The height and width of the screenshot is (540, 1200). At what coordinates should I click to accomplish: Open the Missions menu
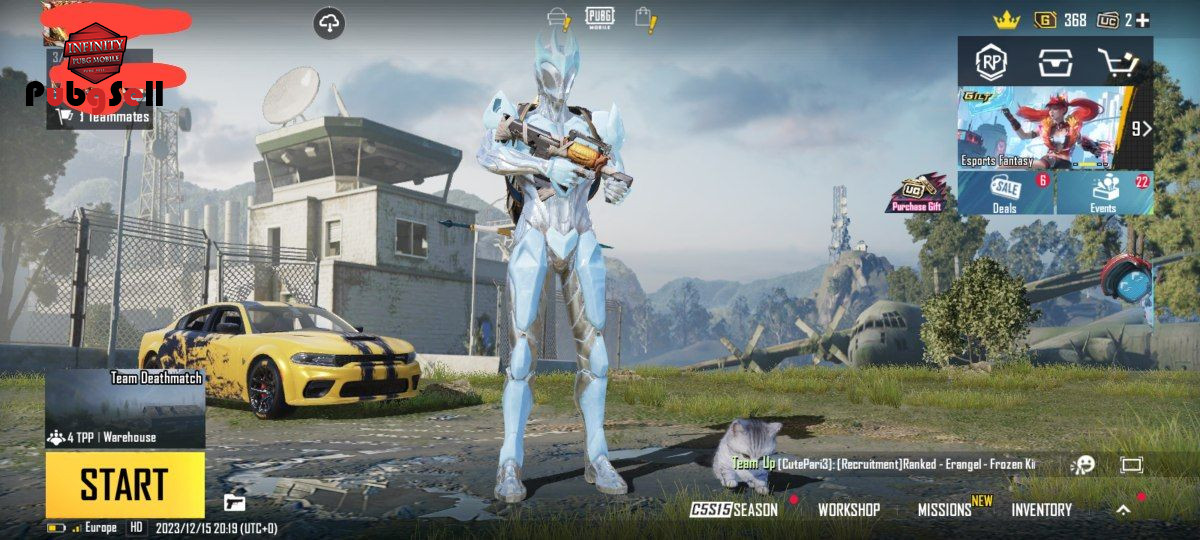click(x=945, y=510)
